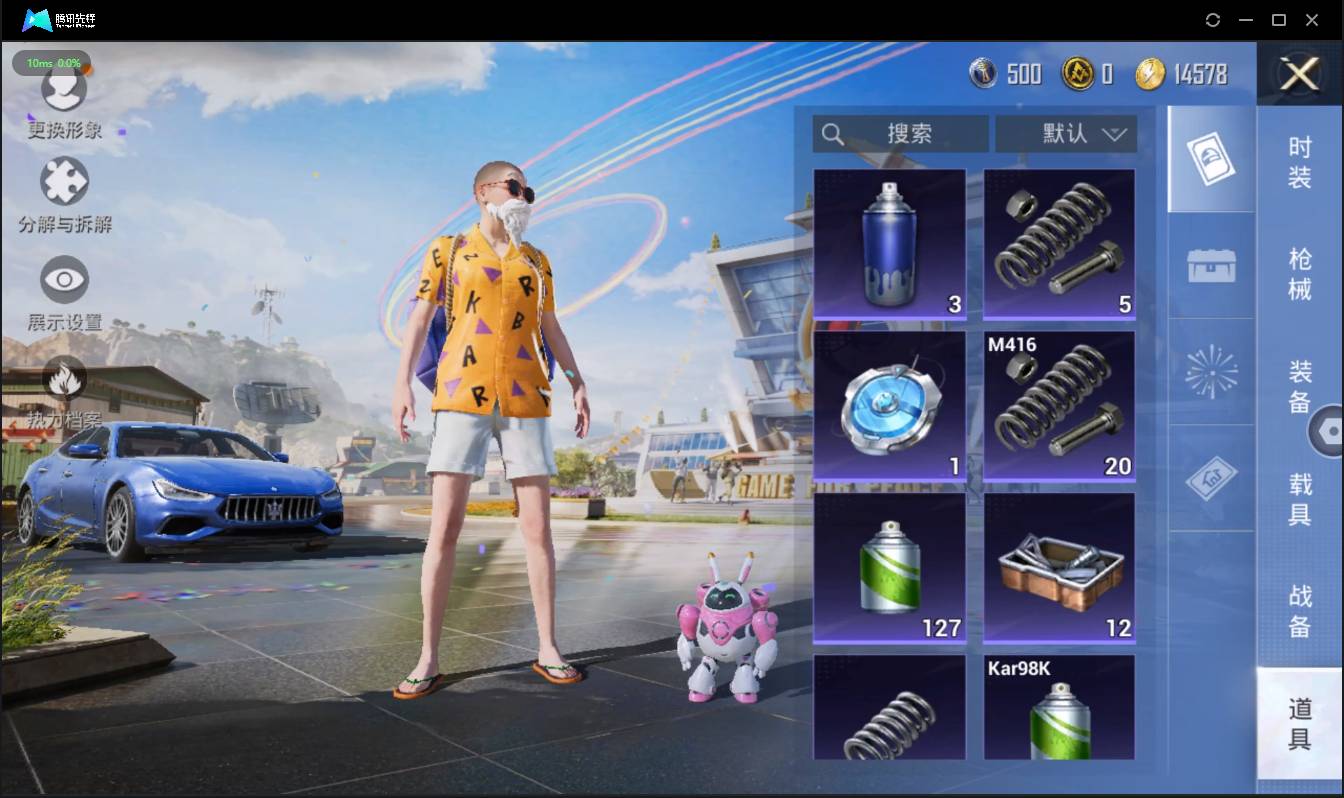Select the blue spray can item
This screenshot has height=798, width=1344.
pyautogui.click(x=889, y=244)
